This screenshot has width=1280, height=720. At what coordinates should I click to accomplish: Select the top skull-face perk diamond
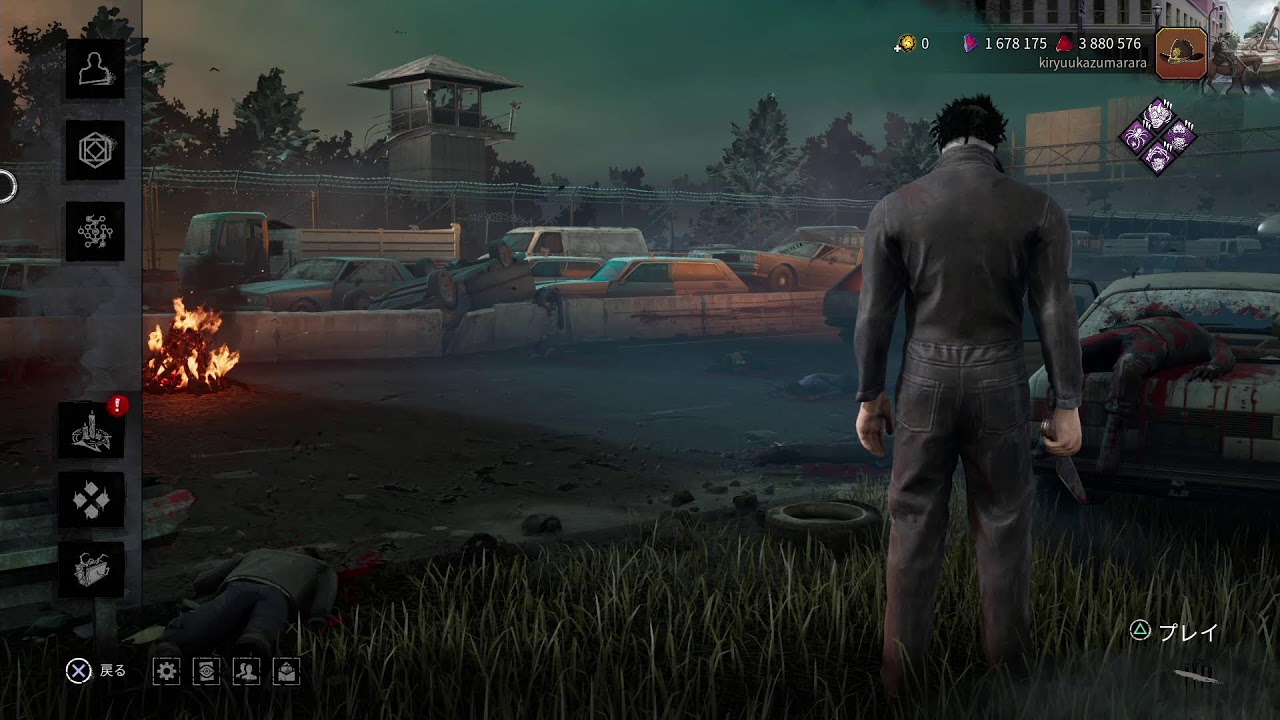click(x=1158, y=116)
